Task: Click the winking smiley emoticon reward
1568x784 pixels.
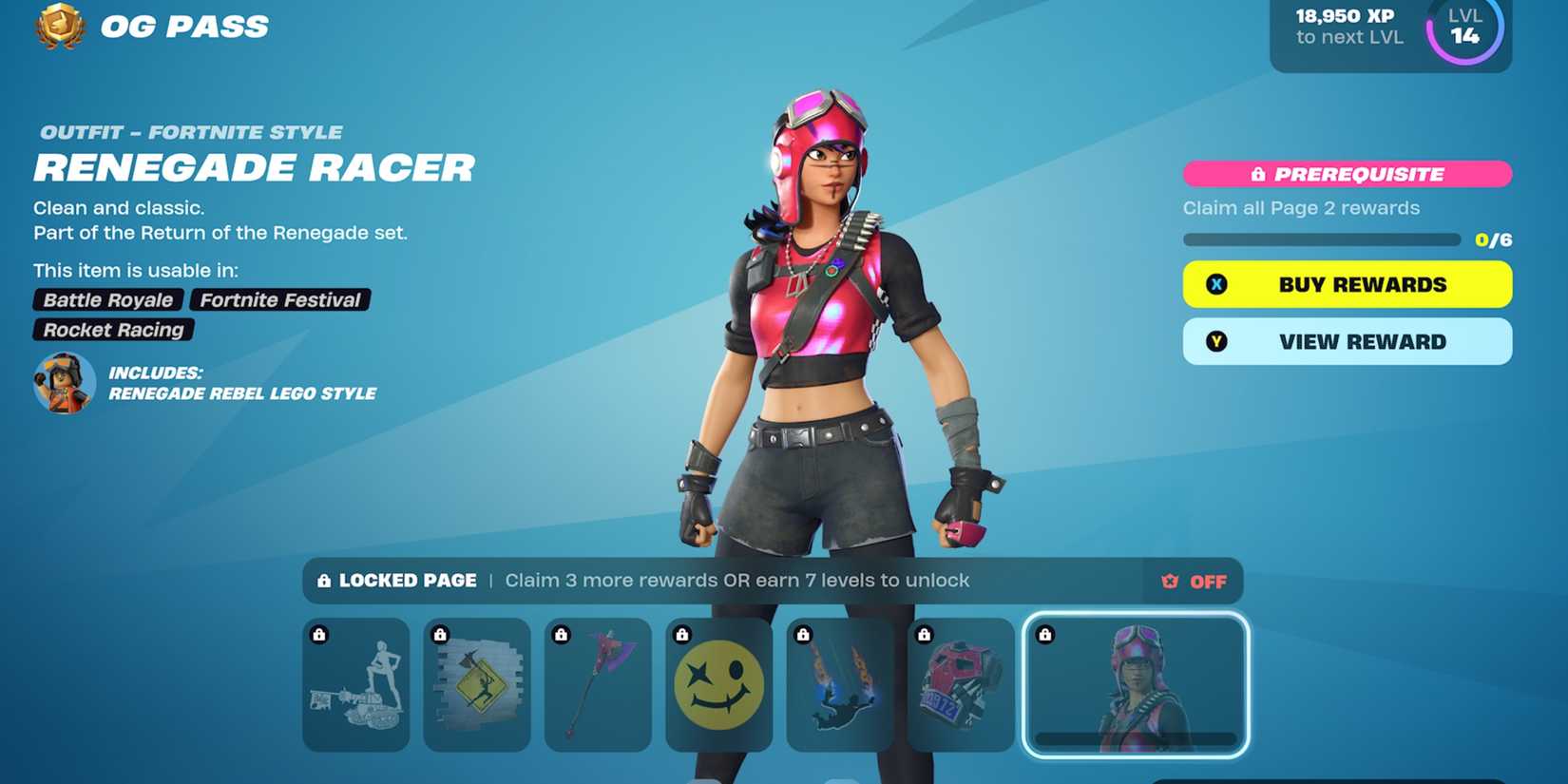Action: point(717,684)
